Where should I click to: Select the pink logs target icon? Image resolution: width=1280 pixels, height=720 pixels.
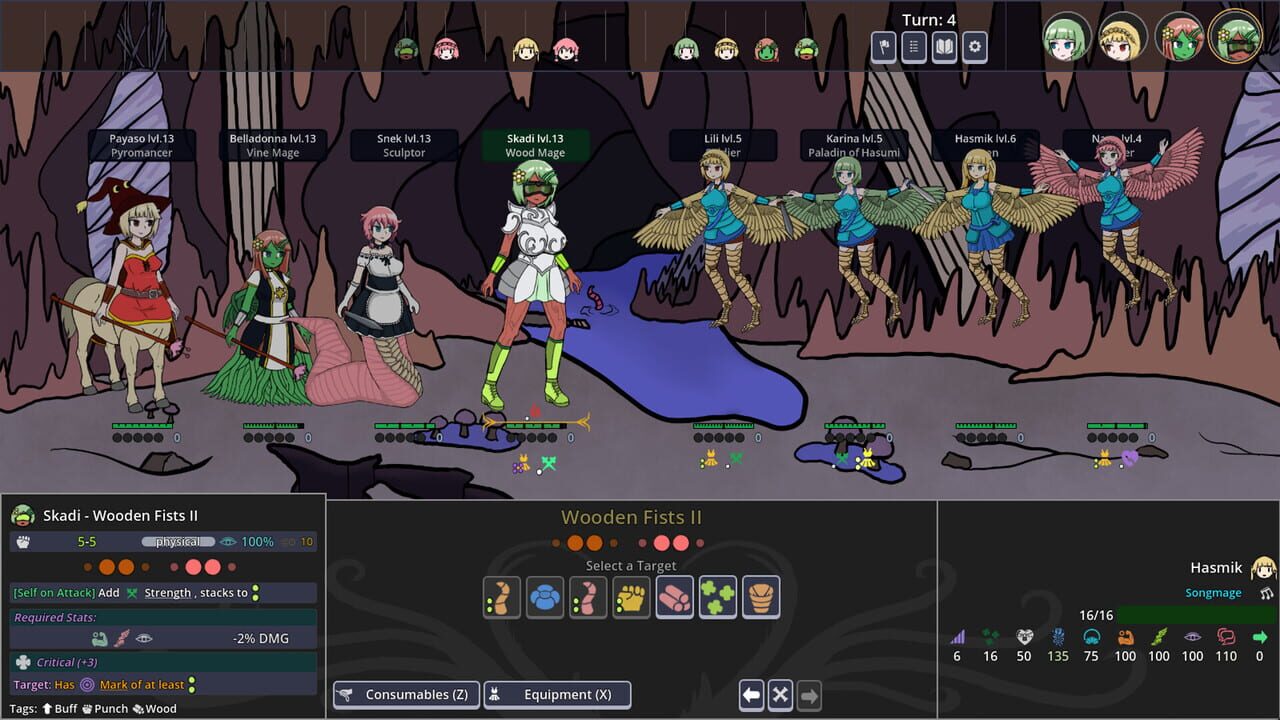674,597
